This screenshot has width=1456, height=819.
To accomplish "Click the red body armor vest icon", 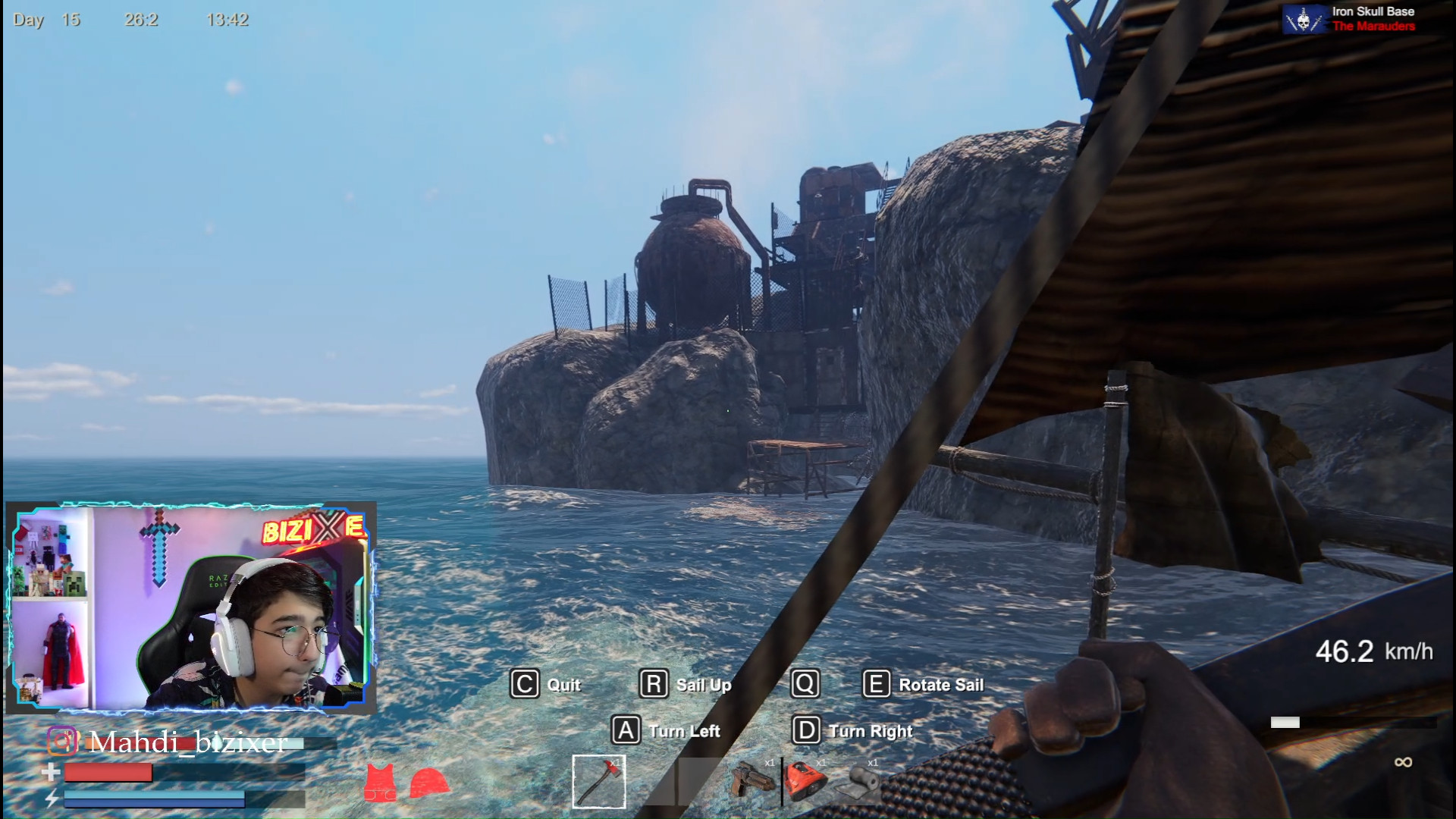I will coord(380,783).
